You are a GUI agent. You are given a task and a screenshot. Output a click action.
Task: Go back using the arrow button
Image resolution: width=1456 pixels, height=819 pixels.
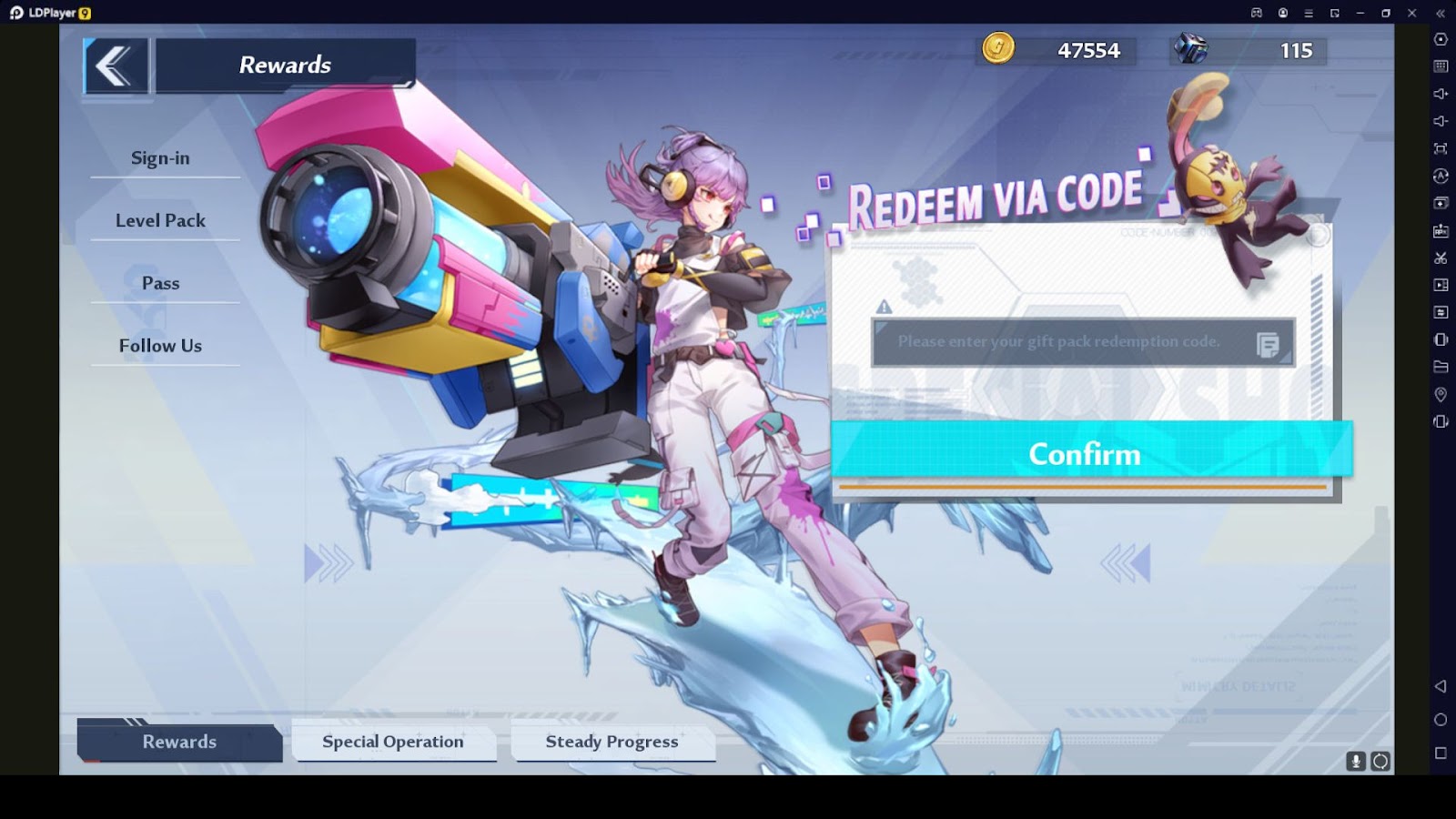[x=116, y=66]
